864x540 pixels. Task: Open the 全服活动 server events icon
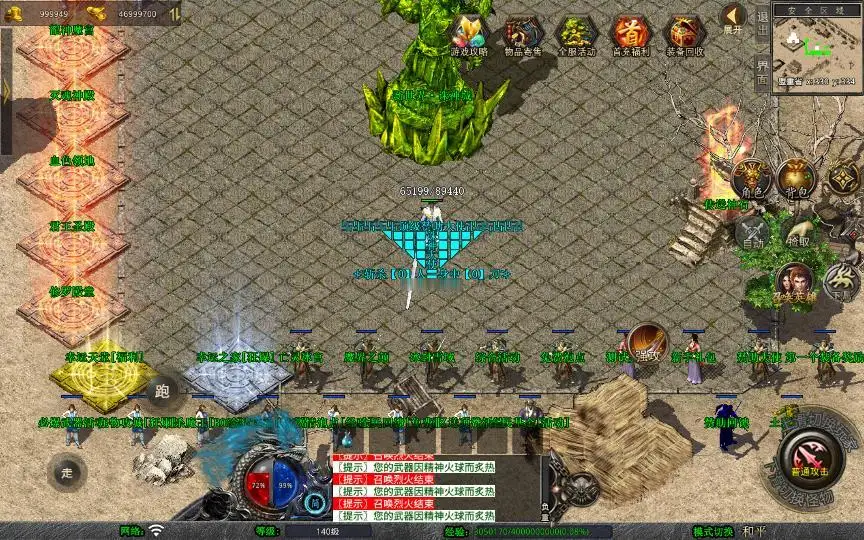575,33
